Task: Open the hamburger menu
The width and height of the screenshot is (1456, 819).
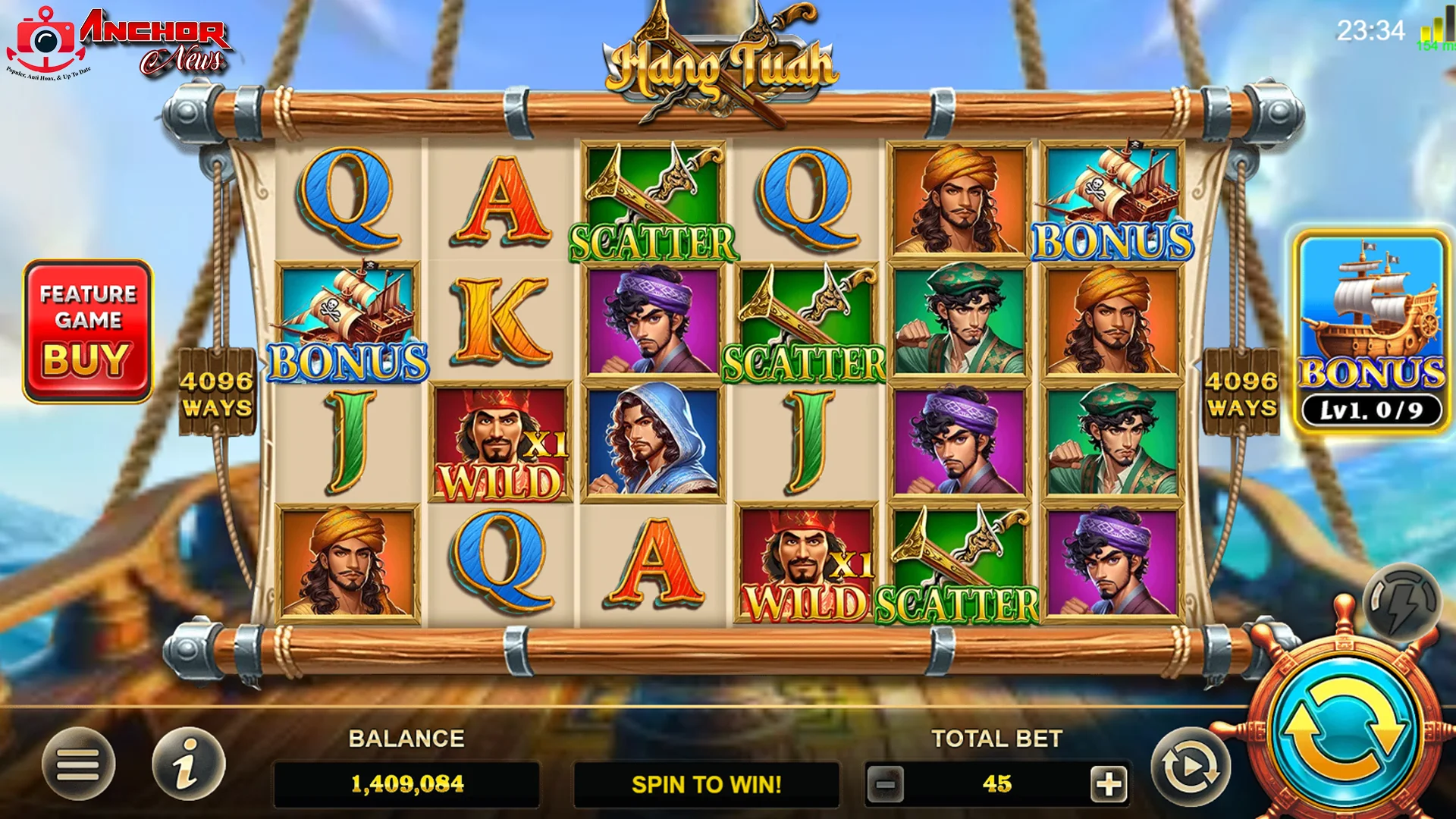Action: (x=78, y=764)
